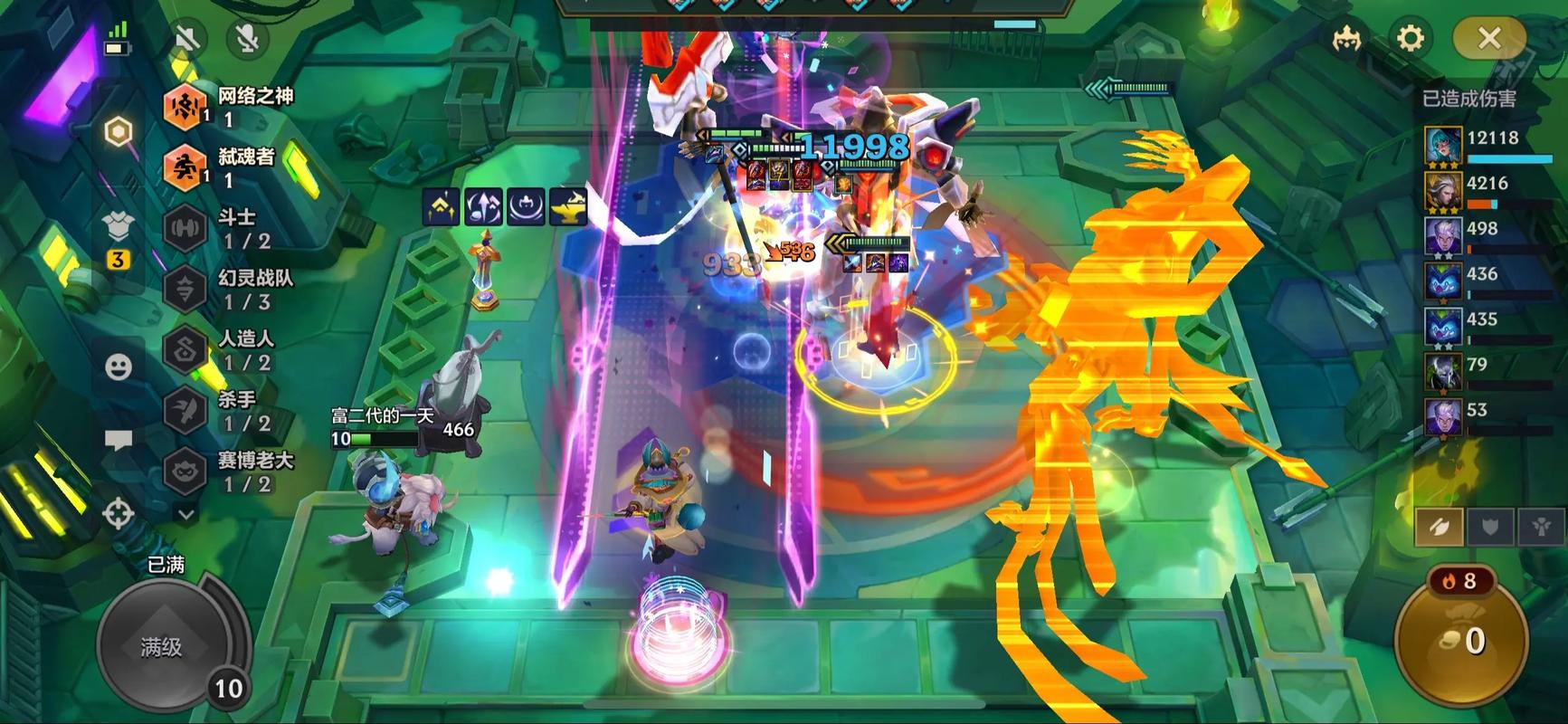1568x724 pixels.
Task: Toggle the muted speaker icon
Action: (x=188, y=38)
